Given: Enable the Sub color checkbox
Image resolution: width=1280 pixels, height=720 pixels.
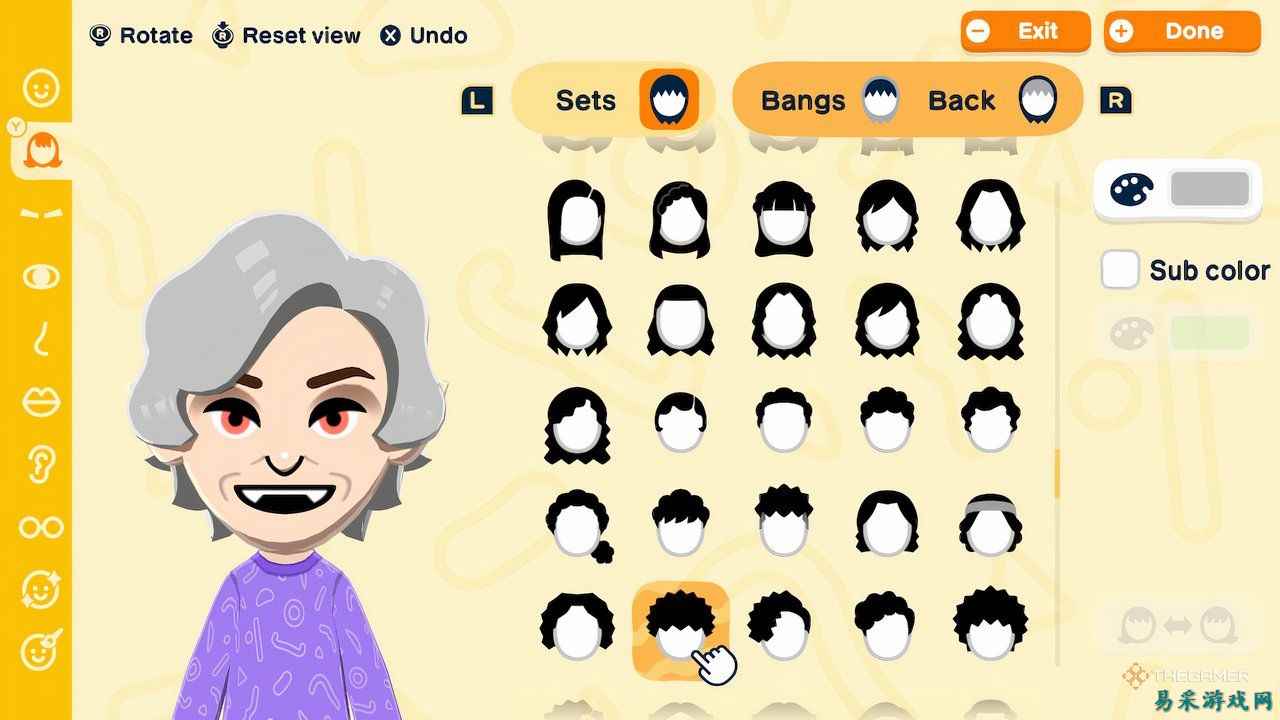Looking at the screenshot, I should point(1119,269).
